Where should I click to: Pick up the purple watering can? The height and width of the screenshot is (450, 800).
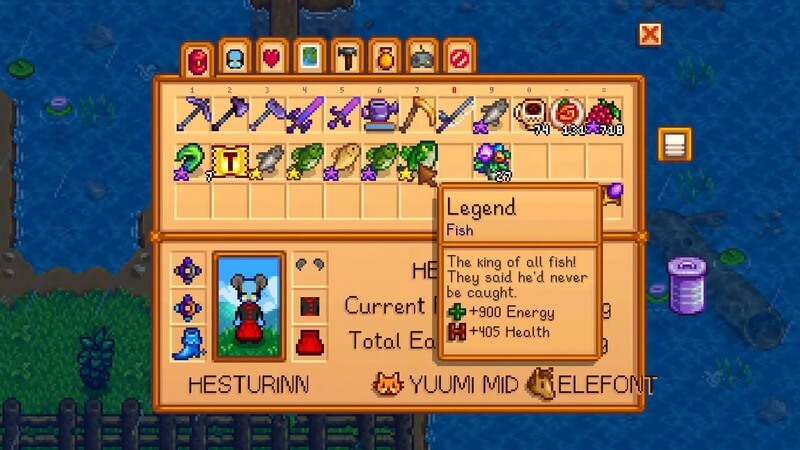tap(380, 115)
